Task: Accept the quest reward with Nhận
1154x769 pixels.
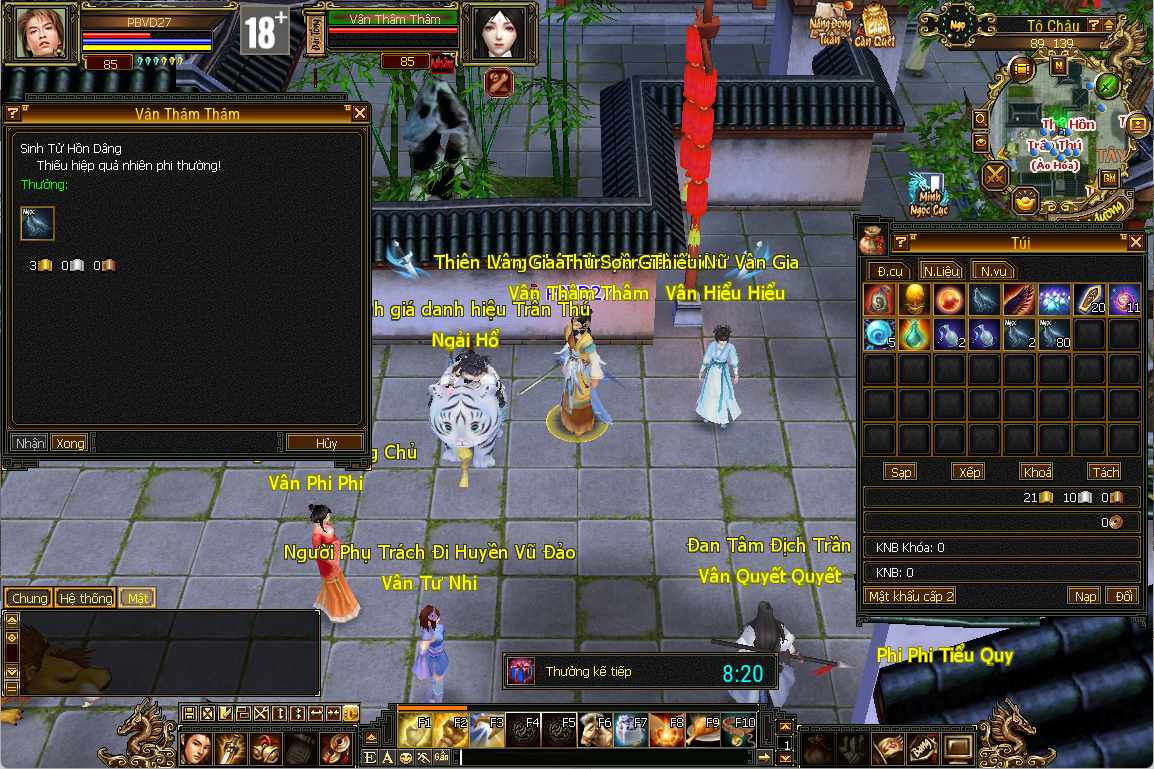Action: (30, 443)
